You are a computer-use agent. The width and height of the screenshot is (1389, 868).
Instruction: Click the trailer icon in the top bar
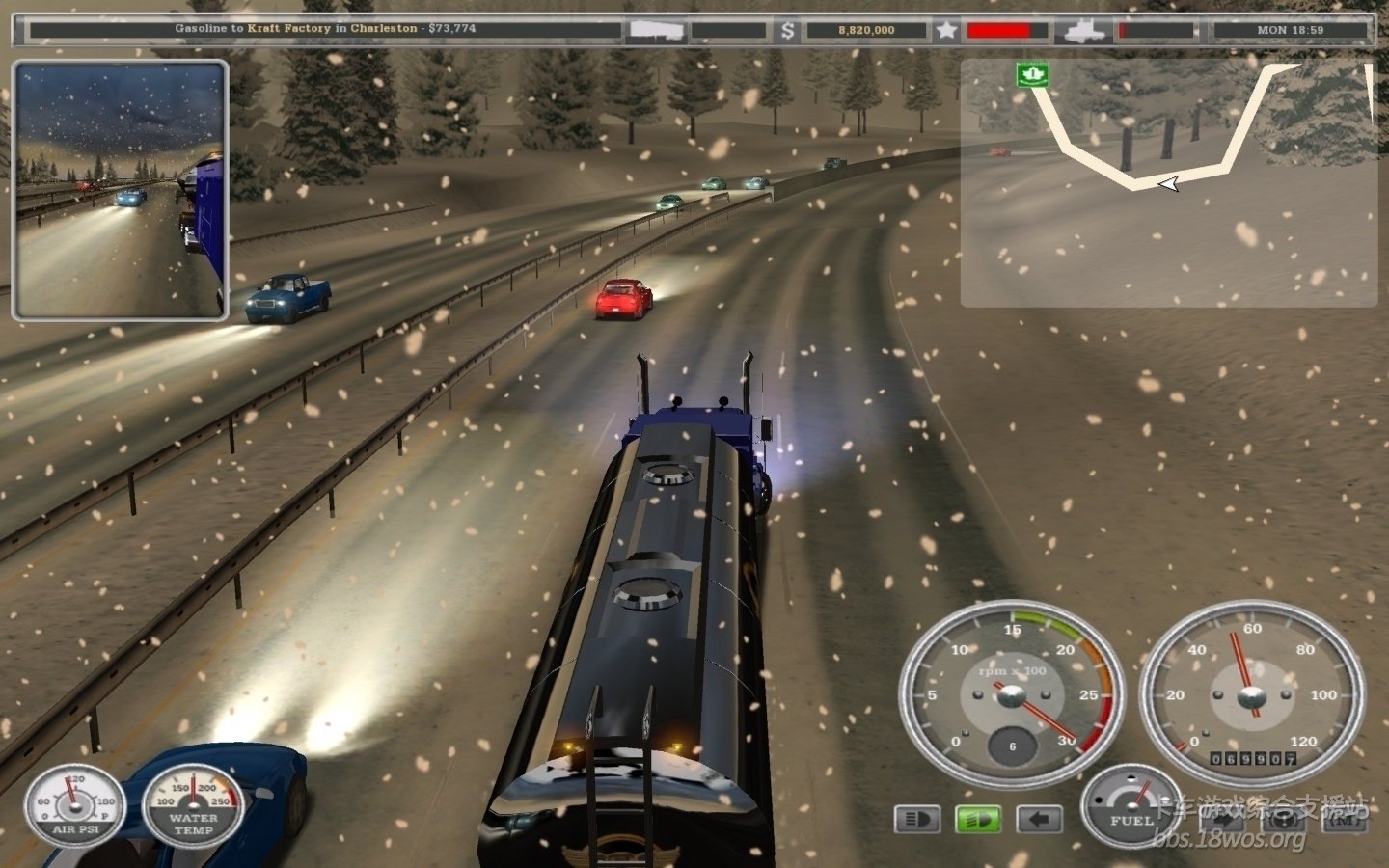(657, 31)
